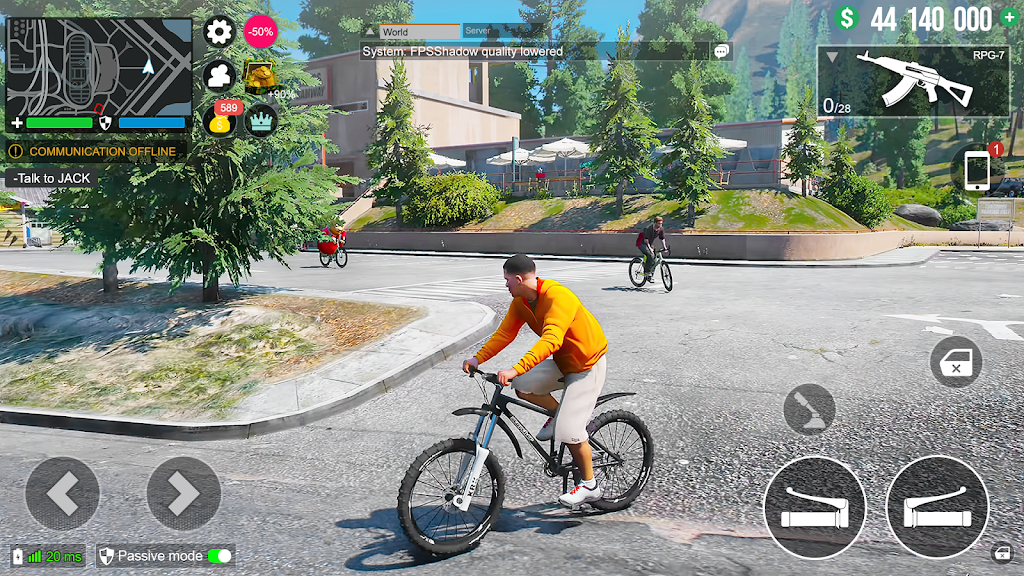Open the phone with notification badge
Viewport: 1024px width, 576px height.
pyautogui.click(x=978, y=169)
